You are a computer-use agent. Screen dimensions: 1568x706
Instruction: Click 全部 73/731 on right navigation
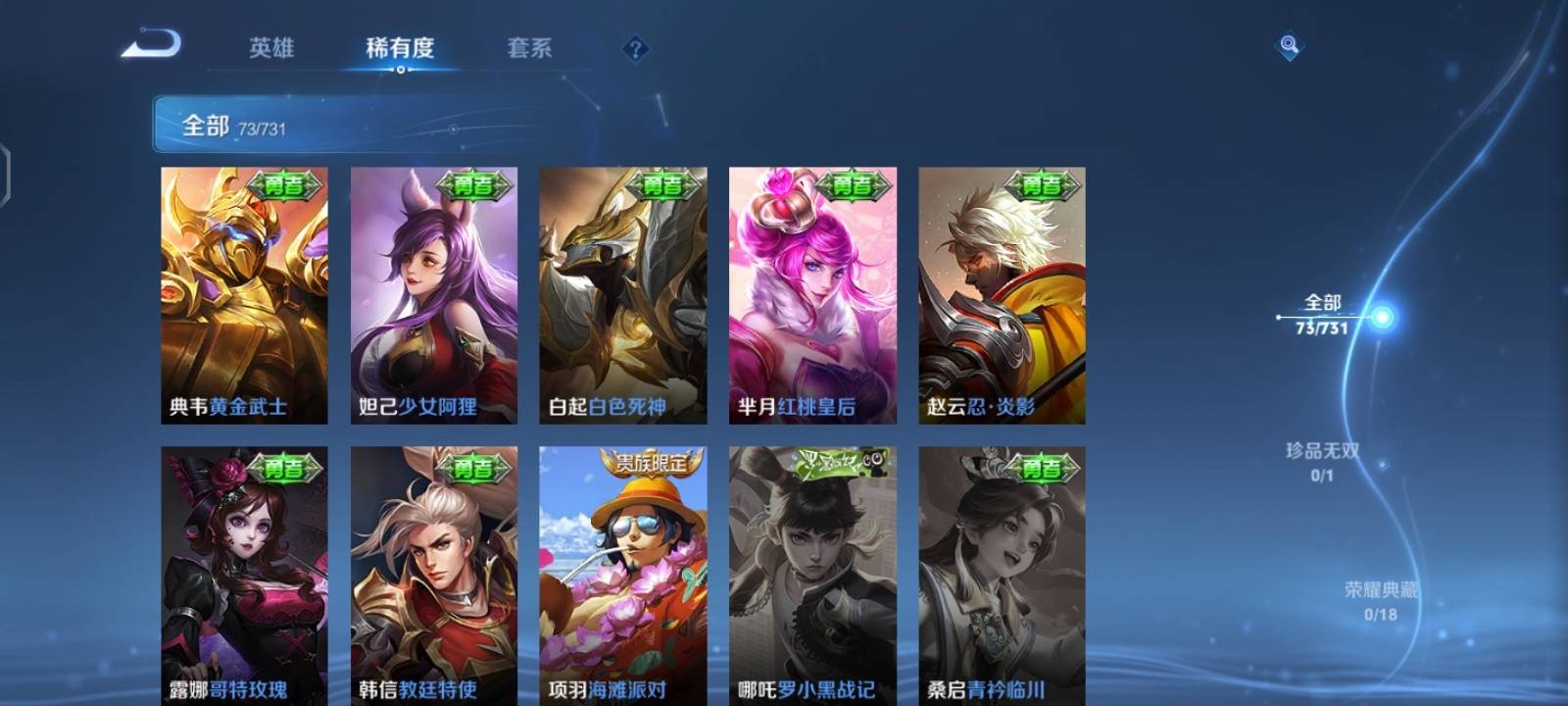click(1323, 314)
